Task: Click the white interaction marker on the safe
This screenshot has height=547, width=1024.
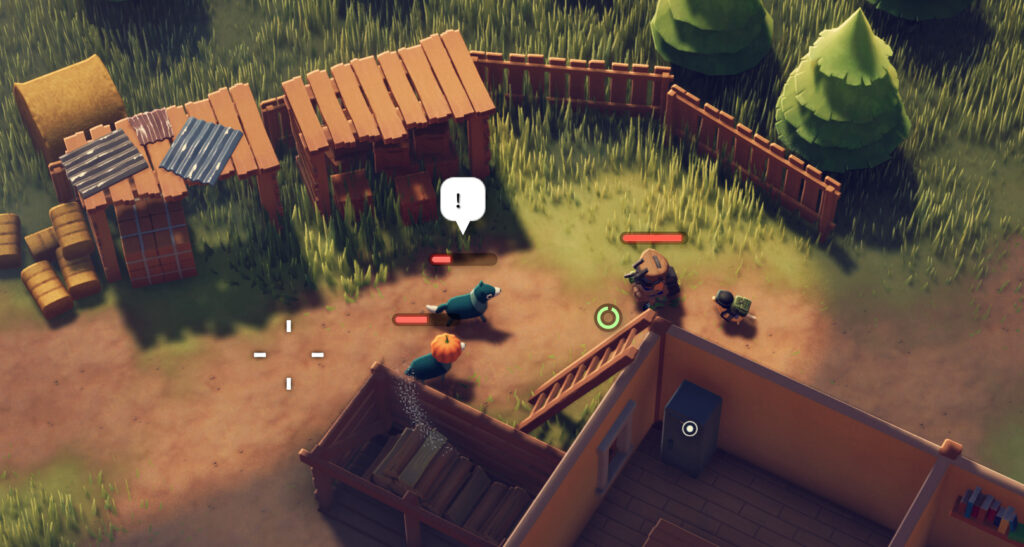Action: click(x=689, y=429)
